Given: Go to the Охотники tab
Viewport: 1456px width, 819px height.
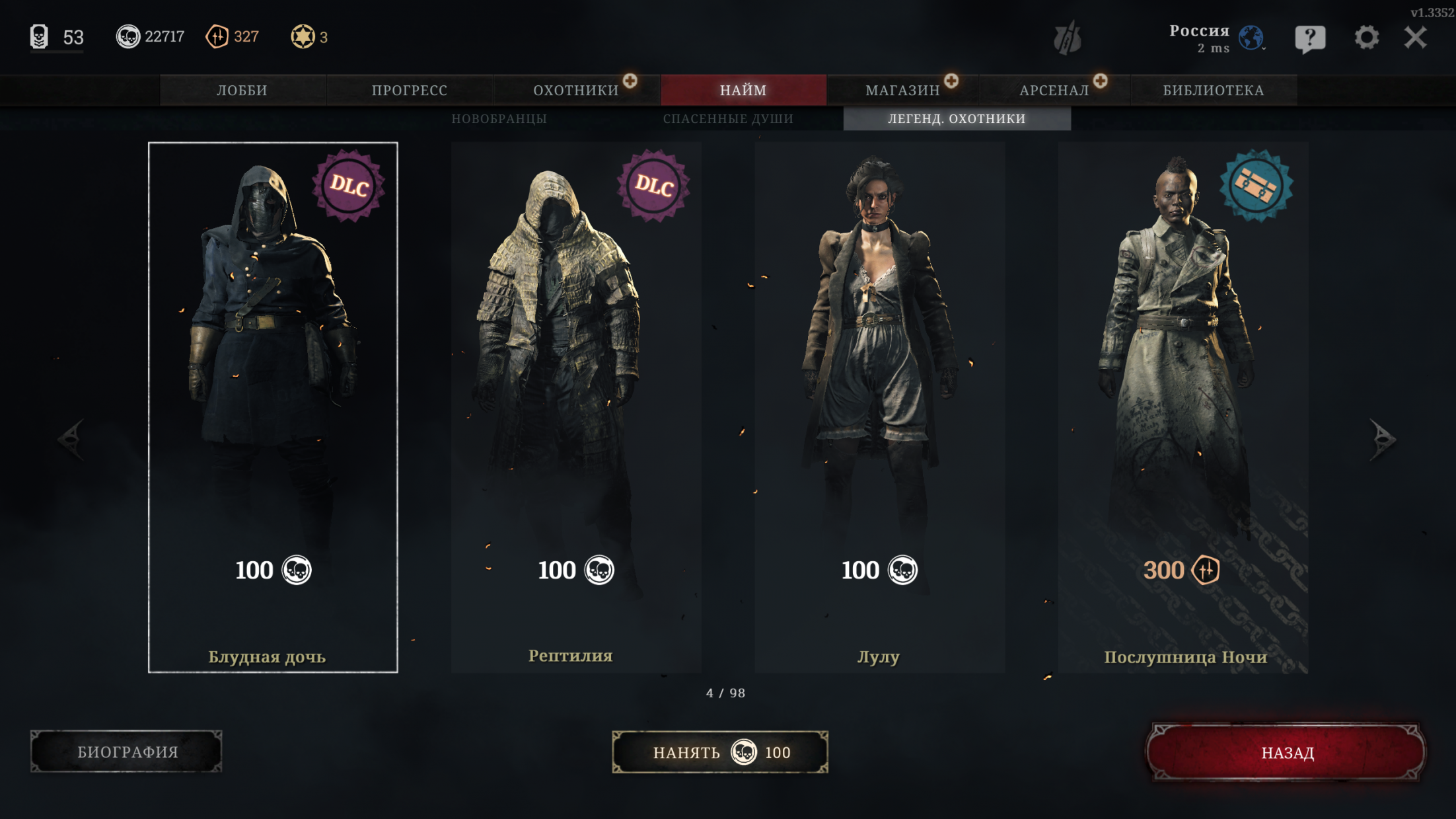Looking at the screenshot, I should coord(576,91).
